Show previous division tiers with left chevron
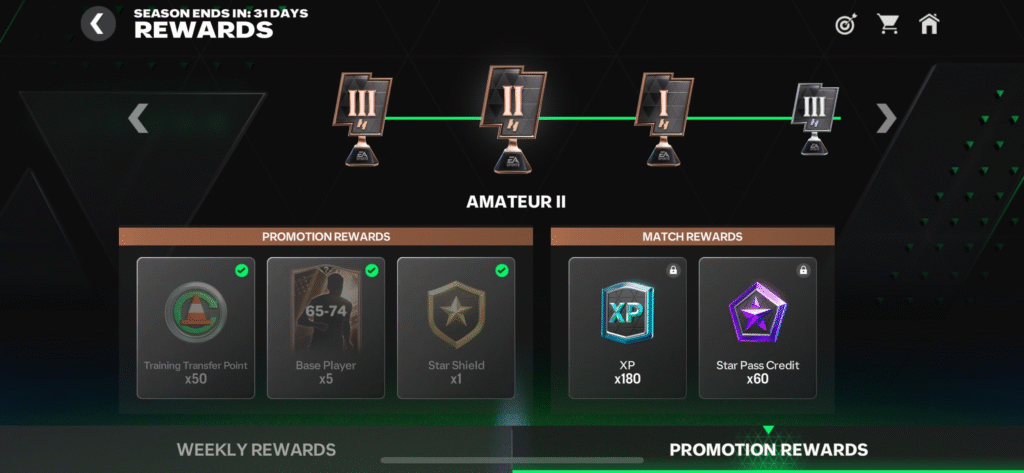The width and height of the screenshot is (1024, 473). click(x=138, y=119)
